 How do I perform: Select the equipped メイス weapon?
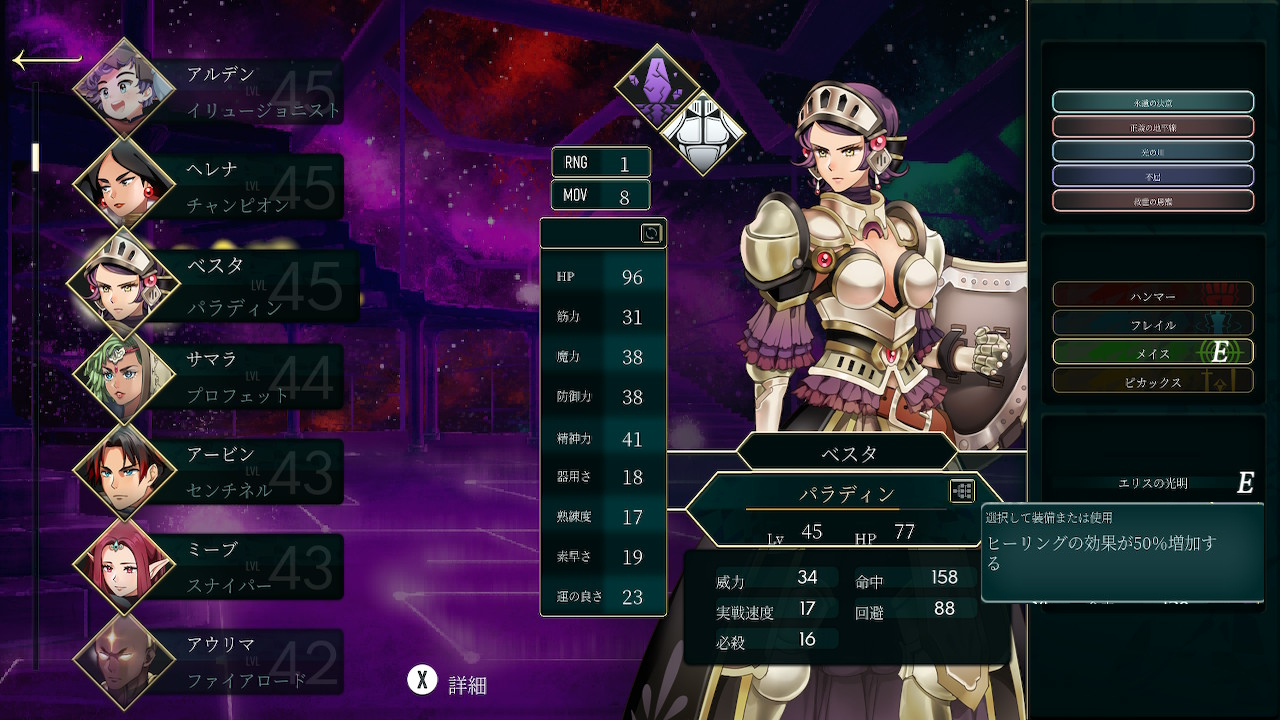1152,352
